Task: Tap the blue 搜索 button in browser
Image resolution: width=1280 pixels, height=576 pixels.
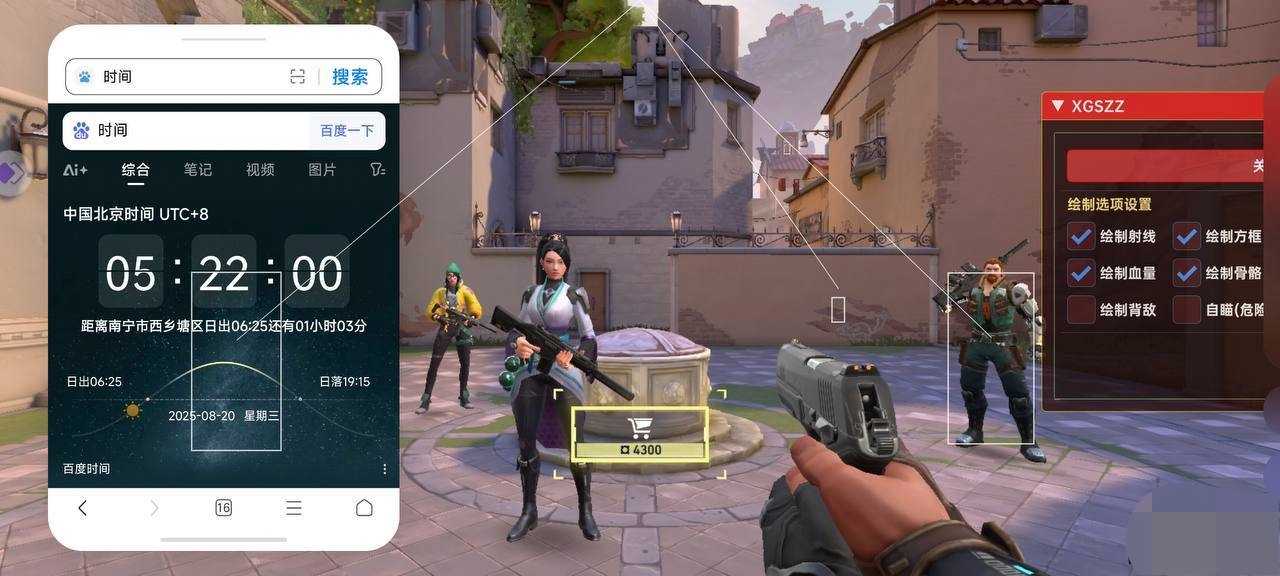Action: tap(350, 77)
